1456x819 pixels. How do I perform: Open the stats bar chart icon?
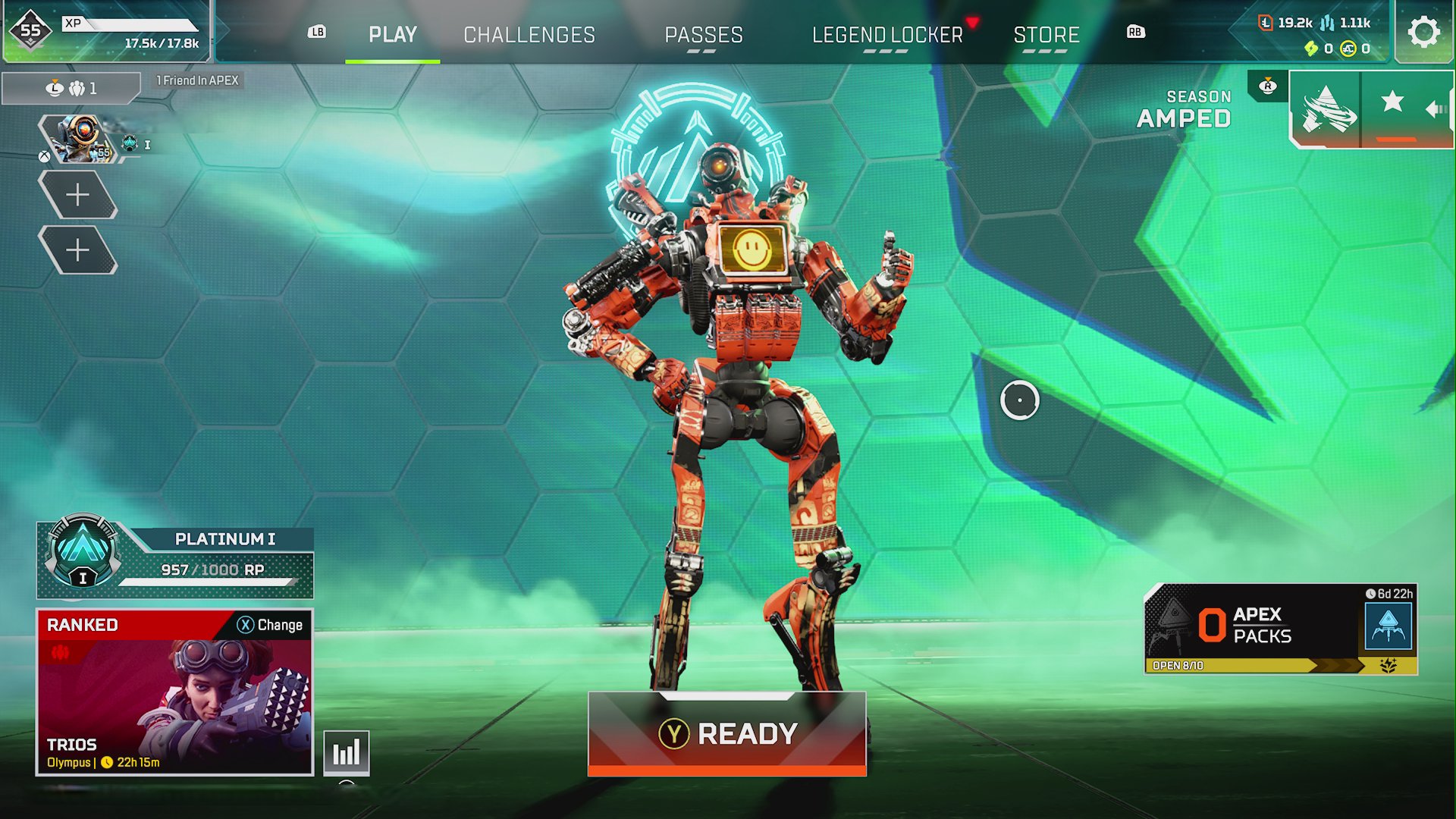click(347, 752)
